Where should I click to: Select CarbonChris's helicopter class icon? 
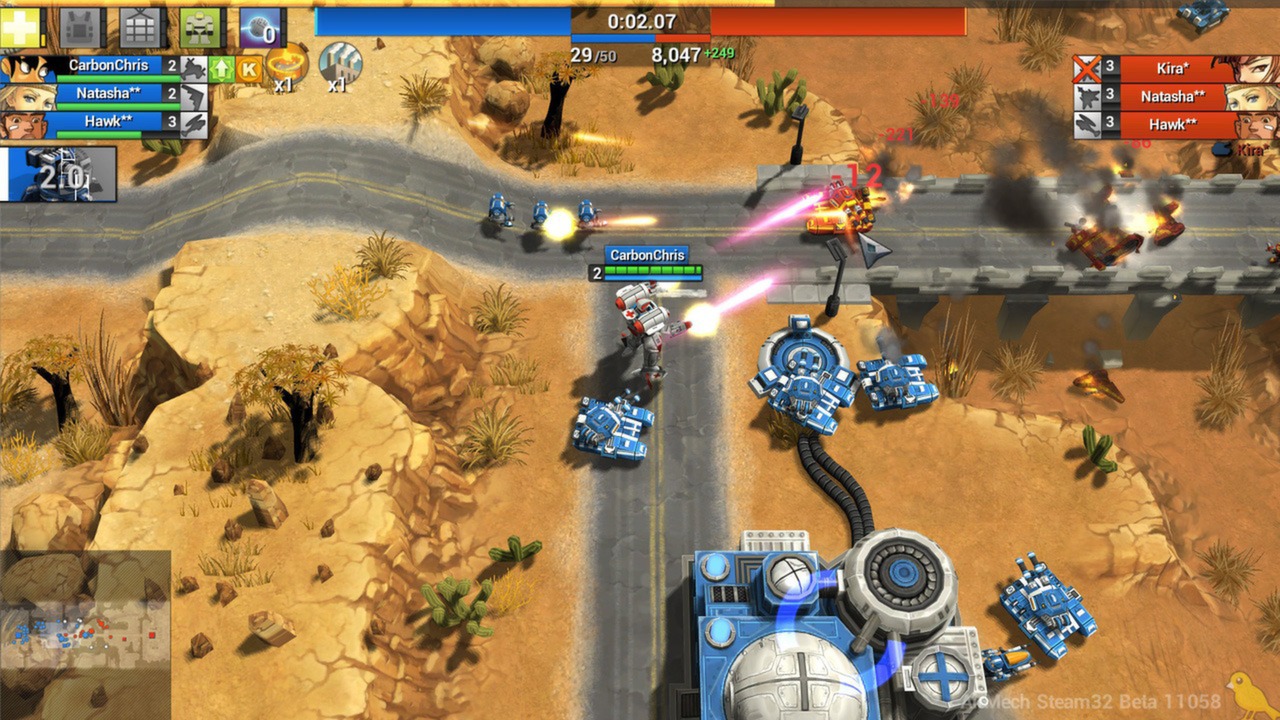(x=192, y=67)
